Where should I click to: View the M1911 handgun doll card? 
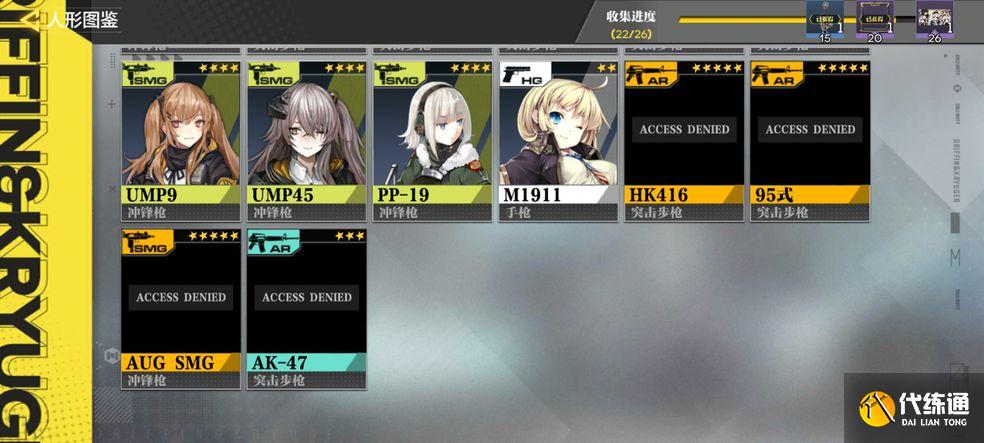click(x=558, y=140)
